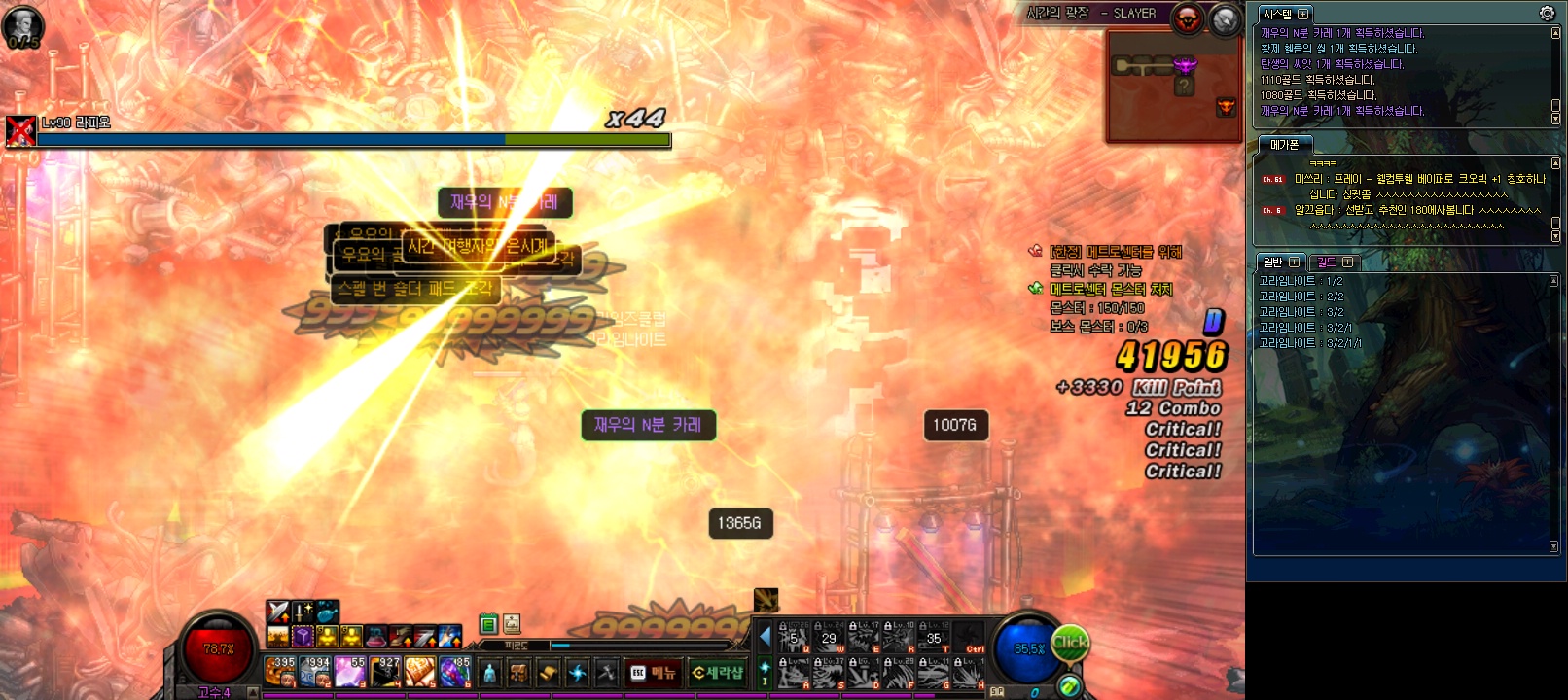Open the inventory chest icon
Viewport: 1568px width, 700px height.
(518, 672)
